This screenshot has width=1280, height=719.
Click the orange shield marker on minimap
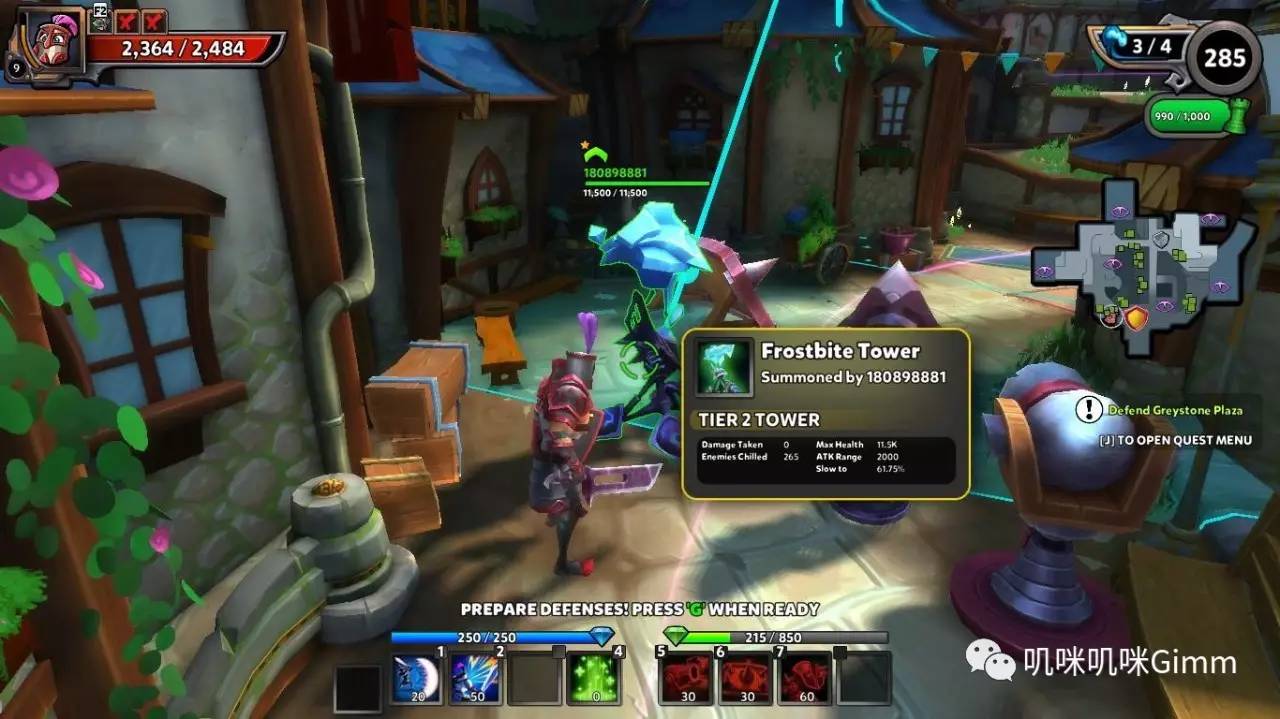click(1137, 319)
